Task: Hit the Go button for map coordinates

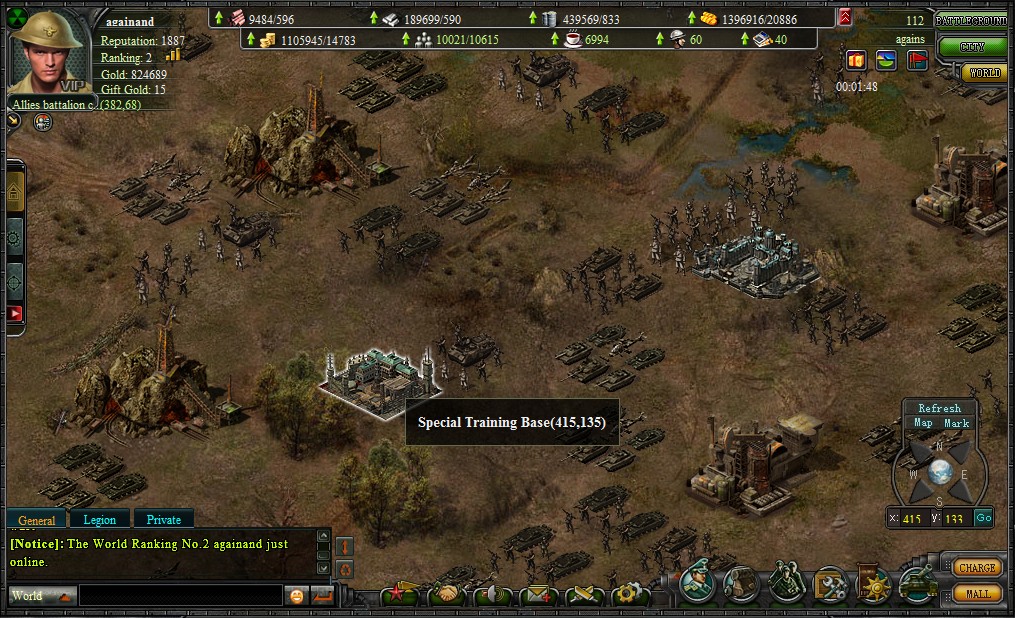Action: [x=983, y=518]
